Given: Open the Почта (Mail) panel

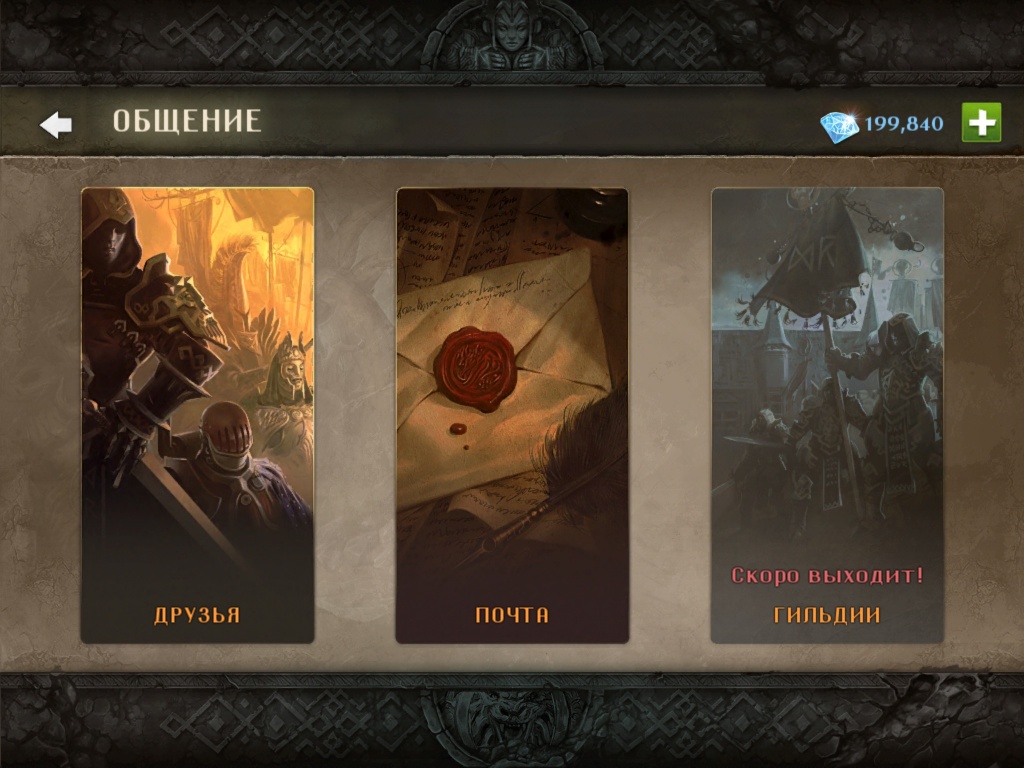Looking at the screenshot, I should pos(512,415).
